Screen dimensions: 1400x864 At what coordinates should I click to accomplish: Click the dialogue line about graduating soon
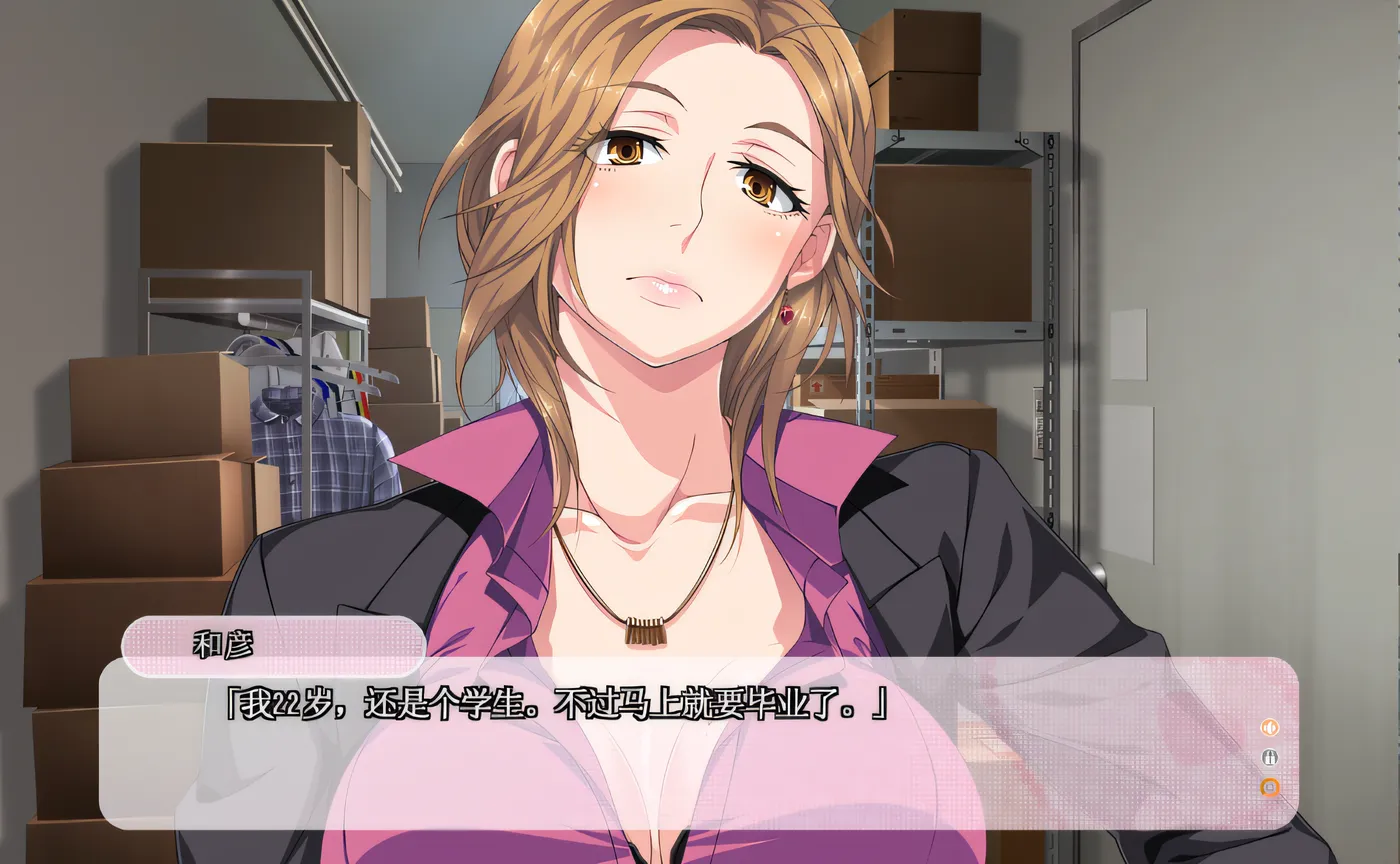[560, 705]
